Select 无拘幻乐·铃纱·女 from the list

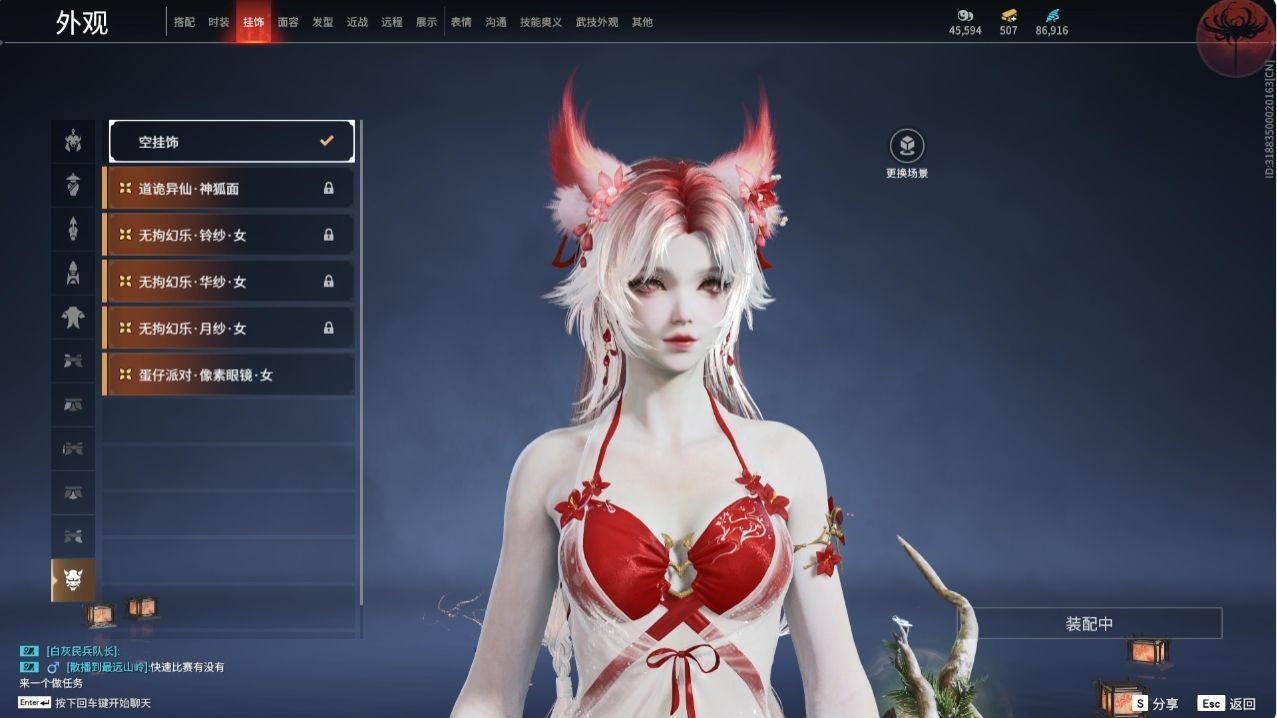click(x=229, y=235)
